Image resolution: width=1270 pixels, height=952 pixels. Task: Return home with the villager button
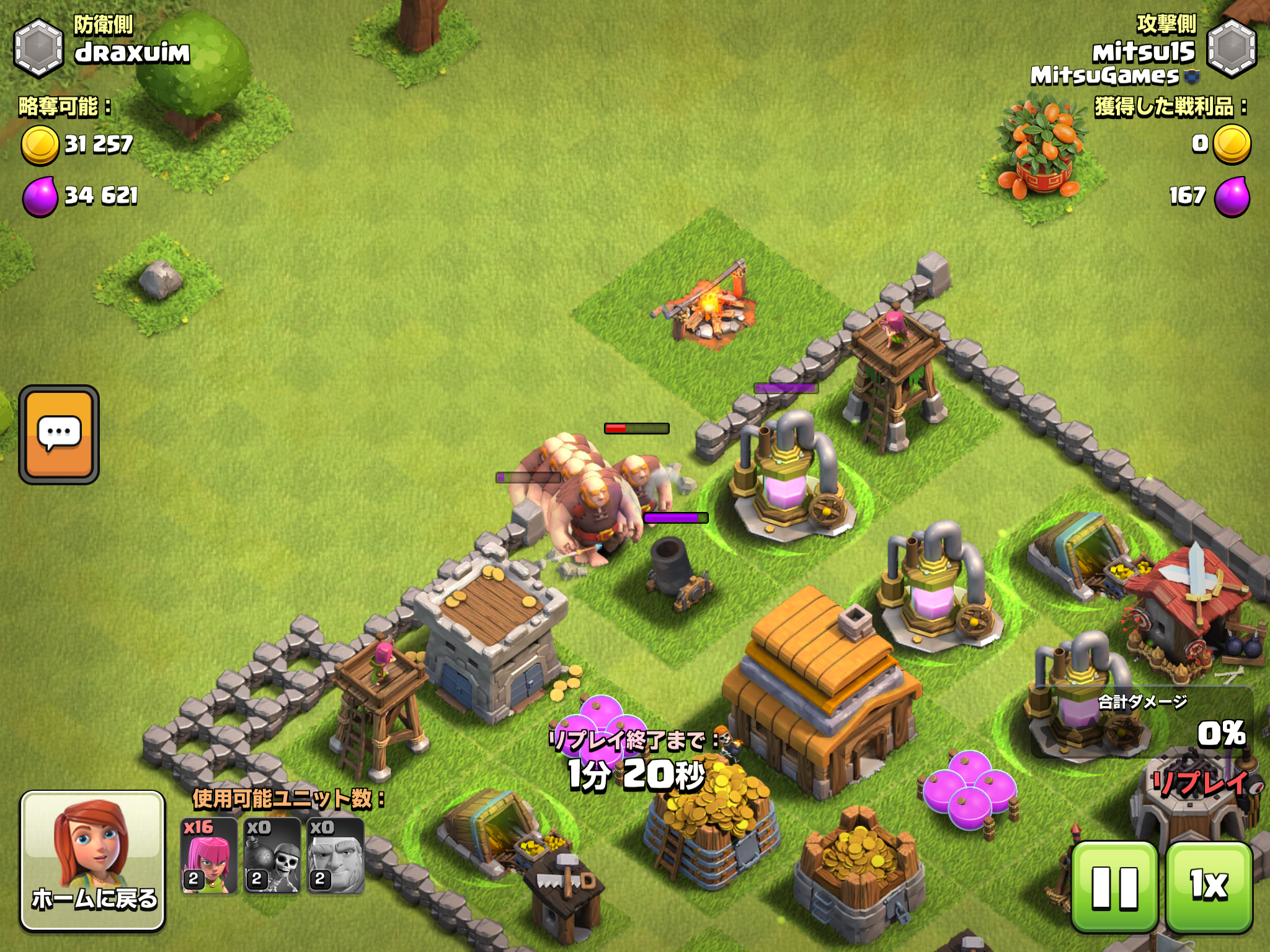(x=93, y=860)
